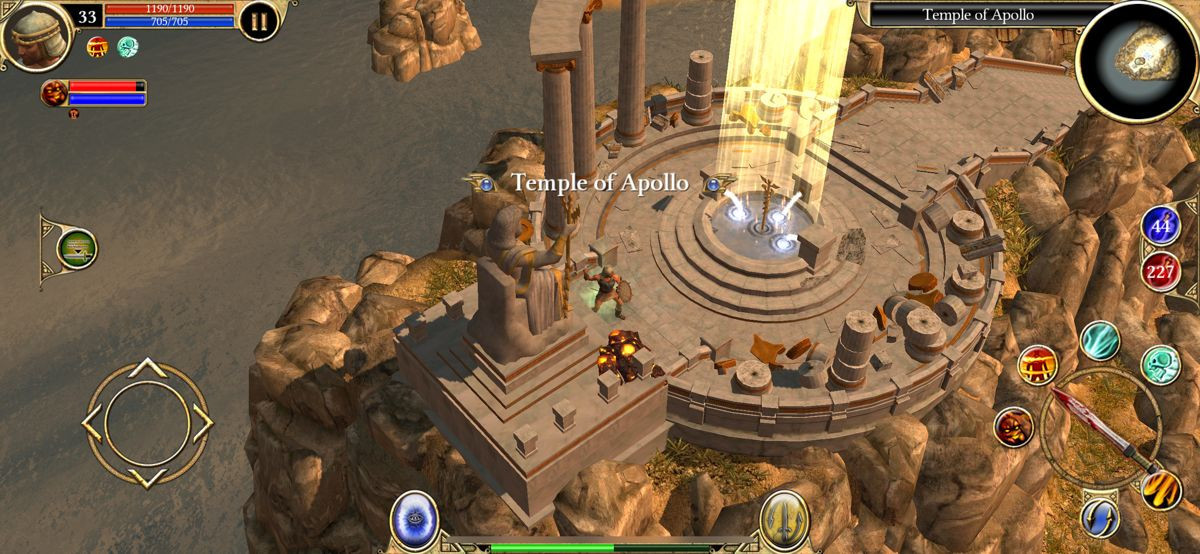Tap the virtual movement joystick
The image size is (1200, 554).
pyautogui.click(x=147, y=423)
